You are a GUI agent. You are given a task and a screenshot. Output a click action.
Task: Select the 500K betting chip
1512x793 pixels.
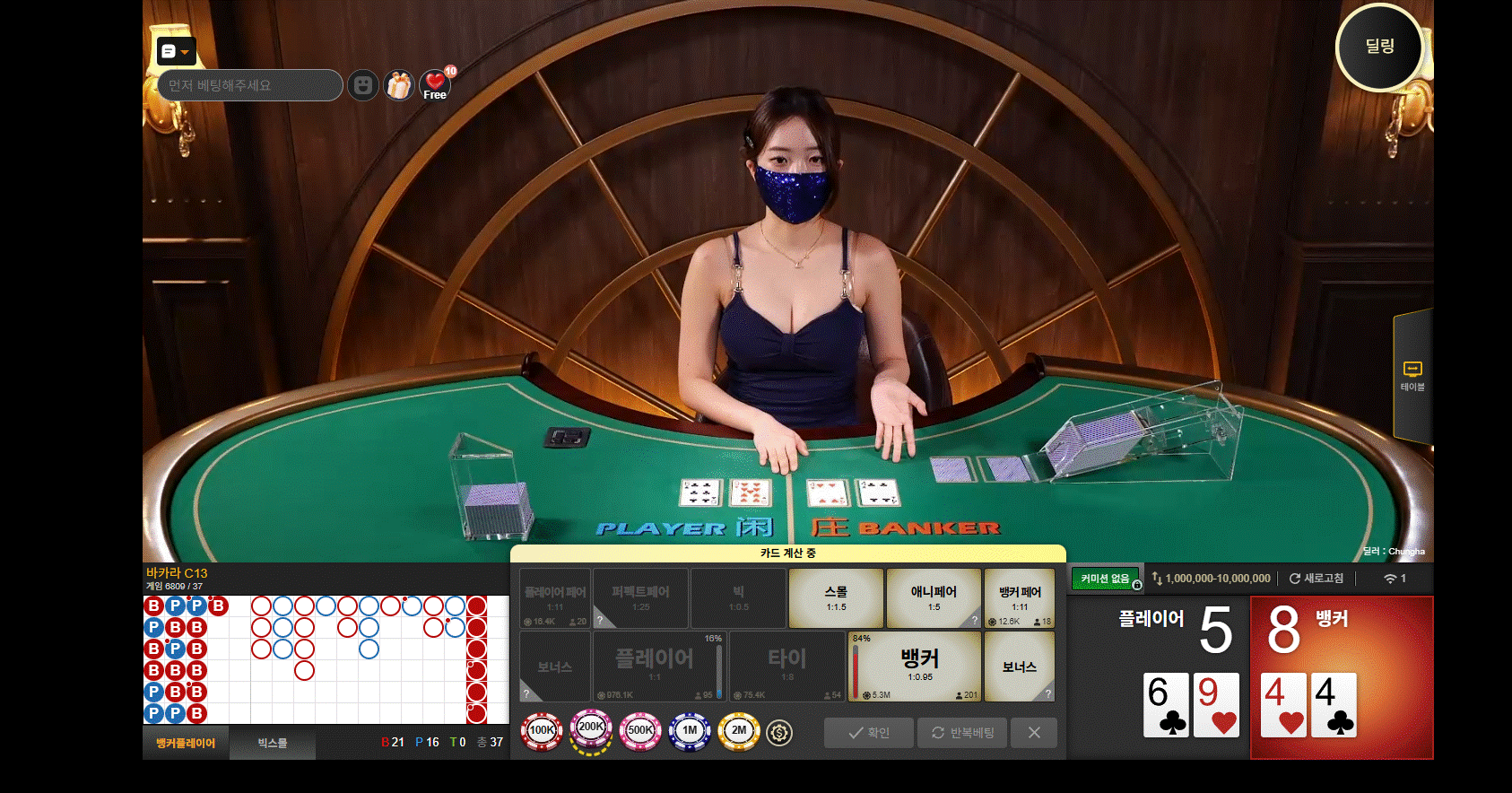point(640,731)
